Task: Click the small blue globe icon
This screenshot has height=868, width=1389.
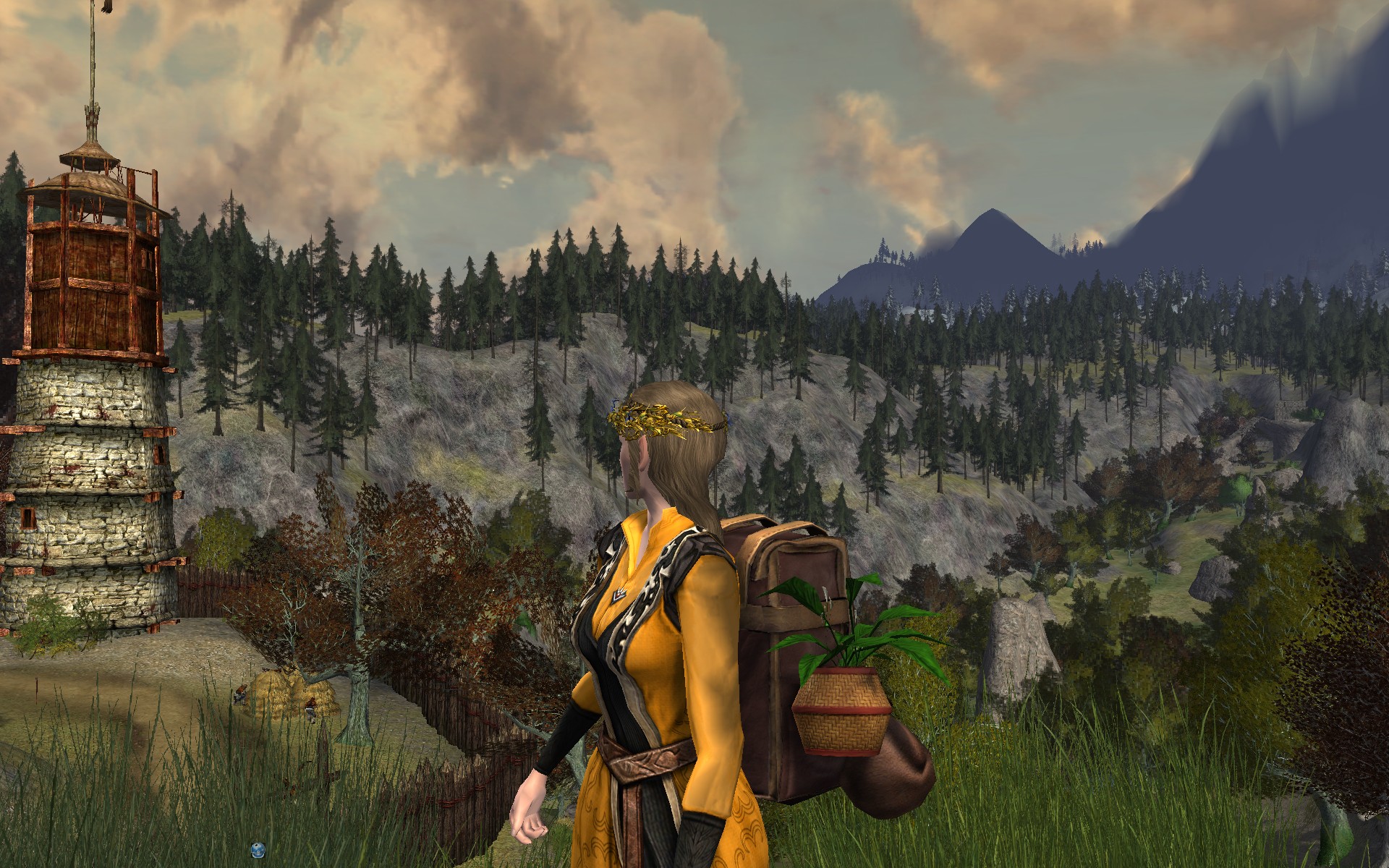Action: coord(257,848)
